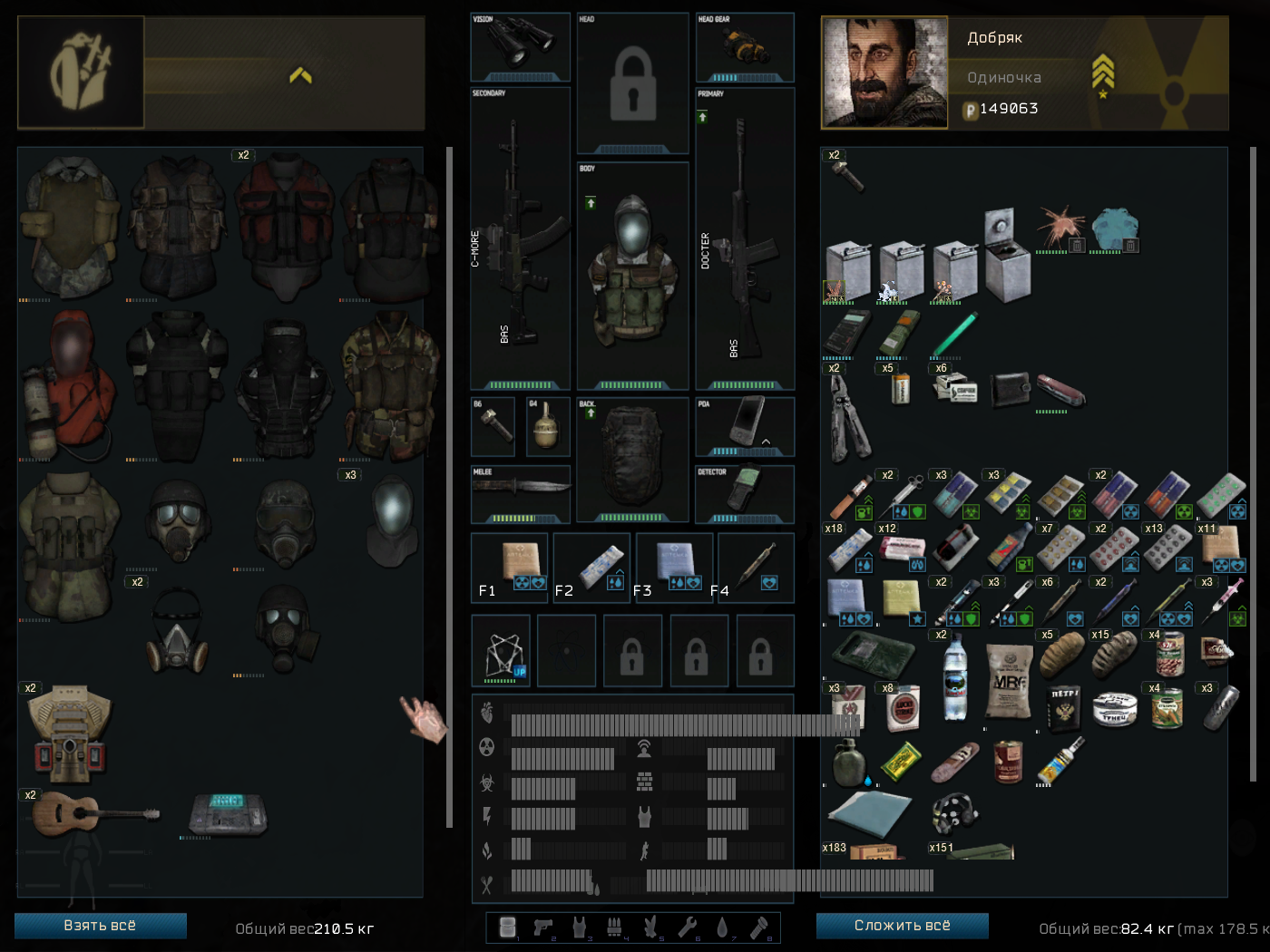
Task: Select the primary weapon rifle slot
Action: click(745, 238)
